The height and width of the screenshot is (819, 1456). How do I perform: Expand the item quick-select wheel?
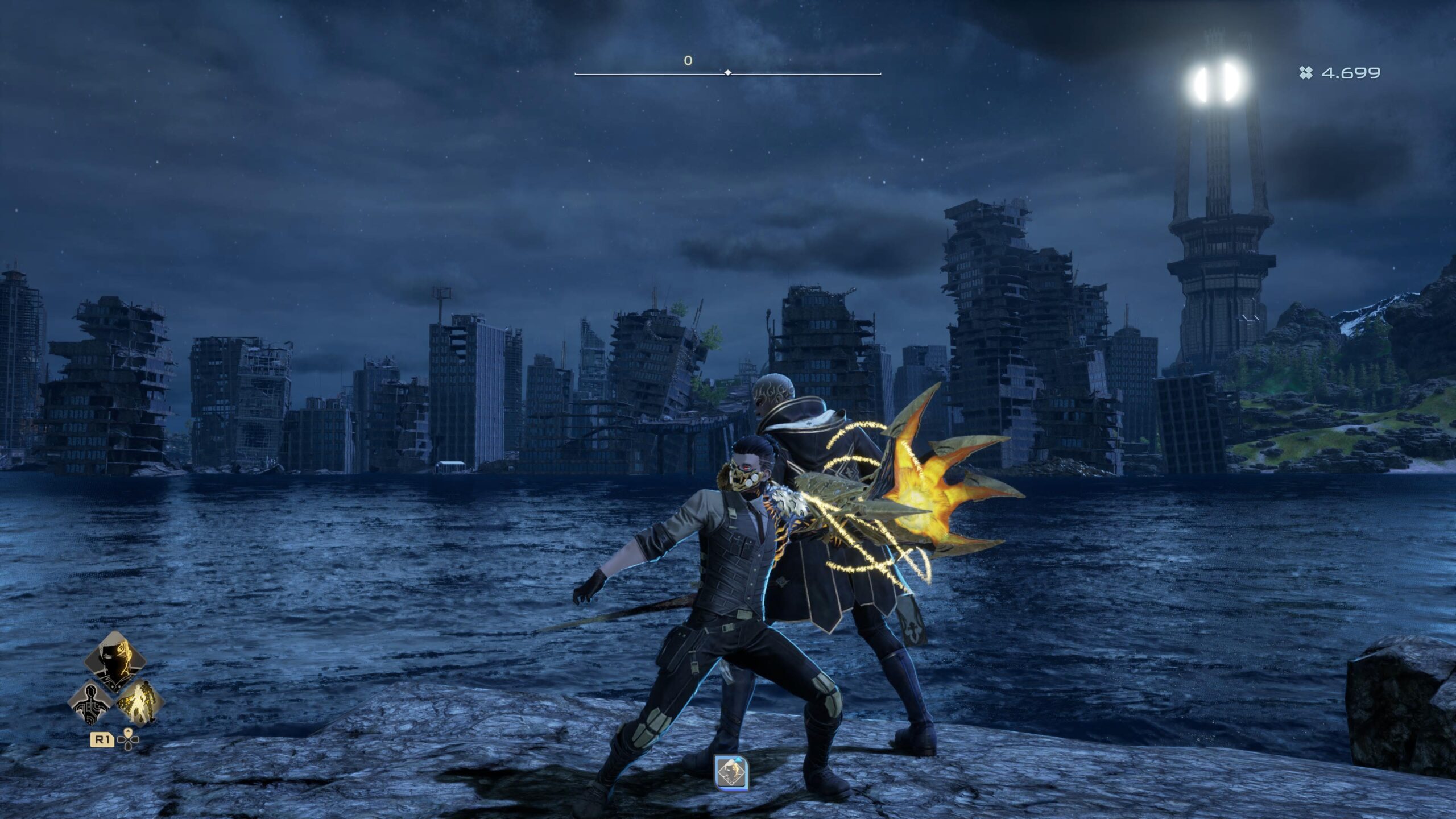pyautogui.click(x=129, y=739)
